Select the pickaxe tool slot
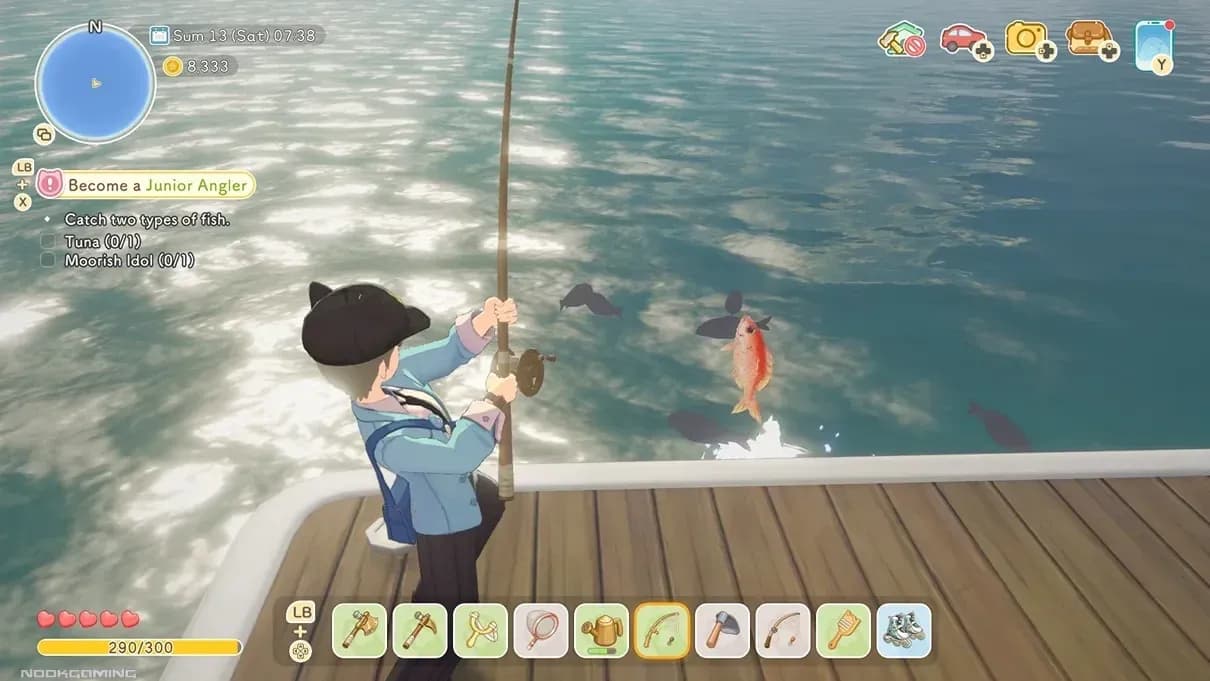 click(420, 631)
